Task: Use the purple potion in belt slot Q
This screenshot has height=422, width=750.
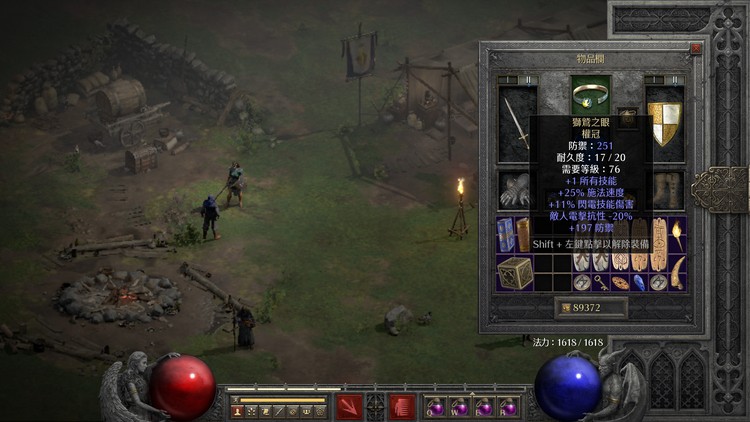Action: click(x=436, y=407)
